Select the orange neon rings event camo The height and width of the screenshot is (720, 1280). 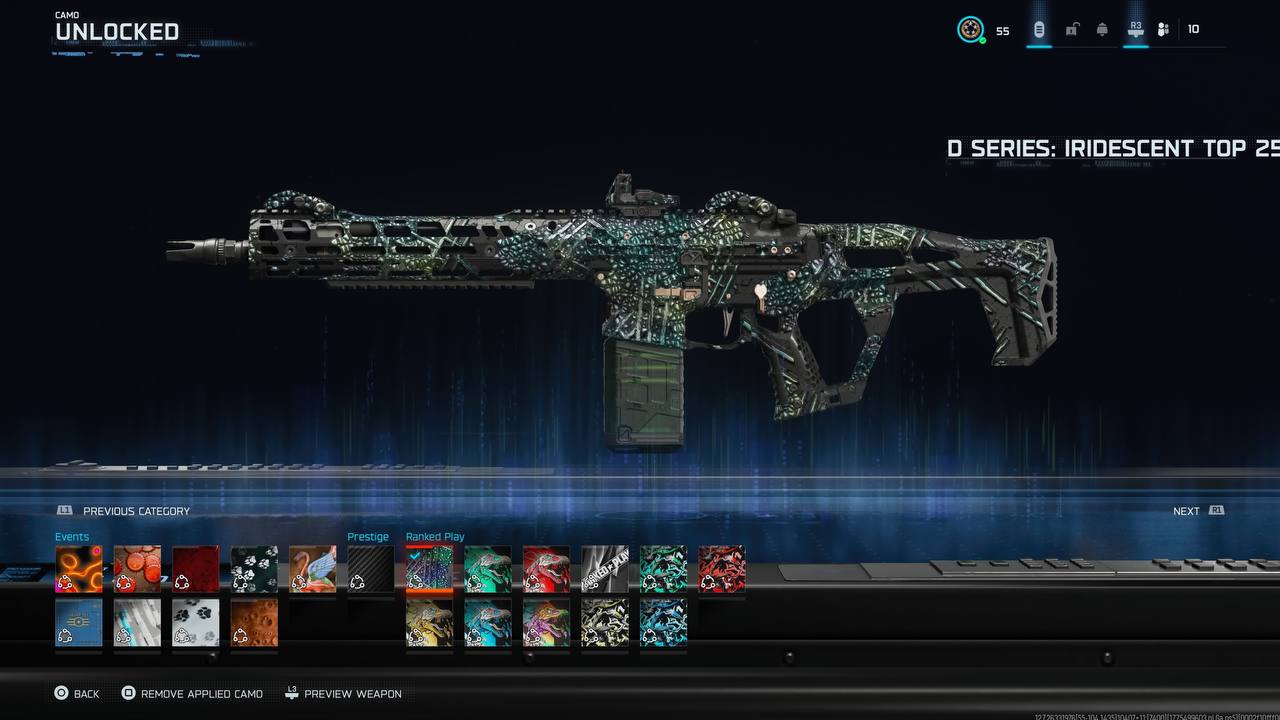[x=78, y=569]
